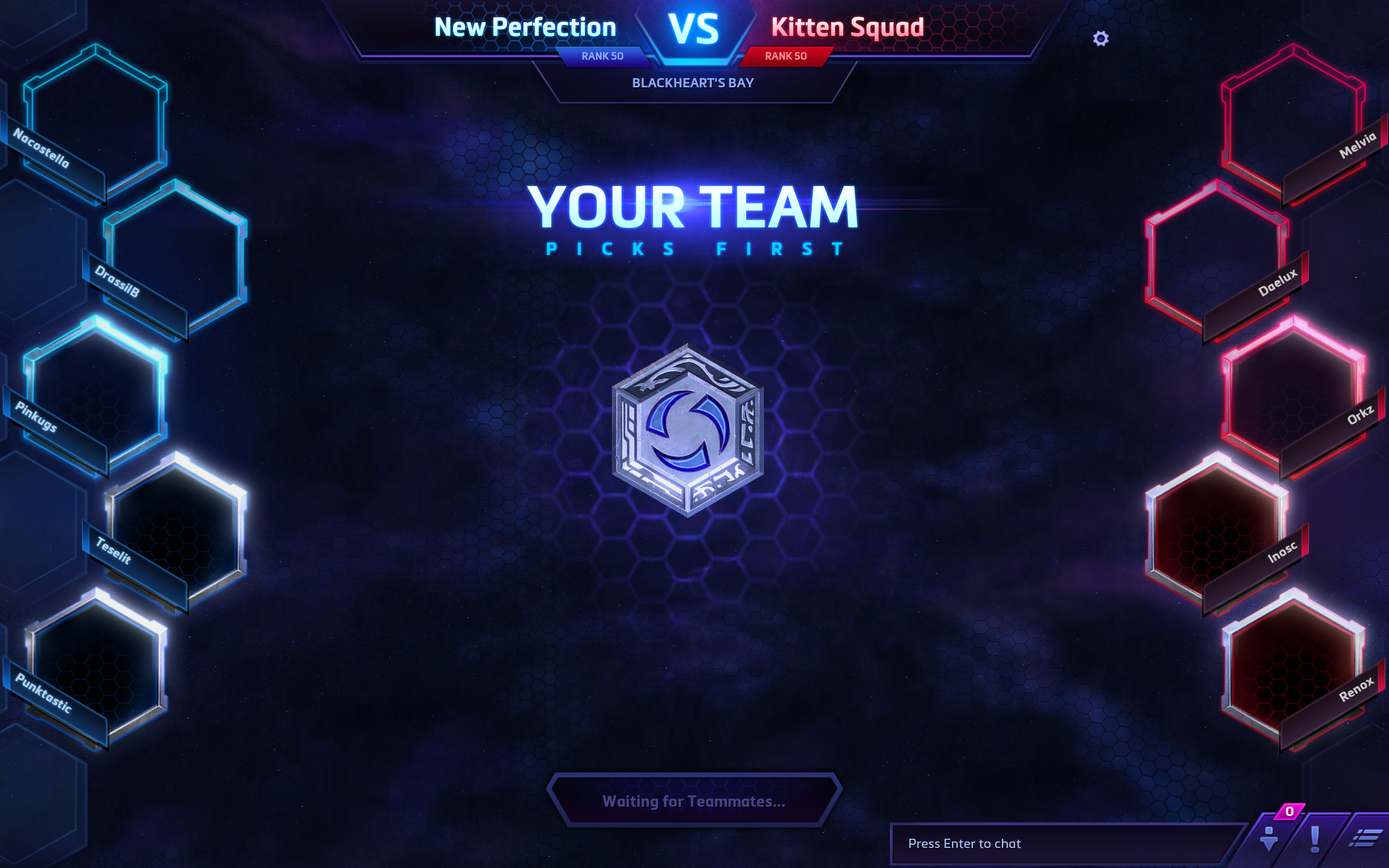Viewport: 1389px width, 868px height.
Task: Click the Waiting for Teammates button
Action: [x=693, y=801]
